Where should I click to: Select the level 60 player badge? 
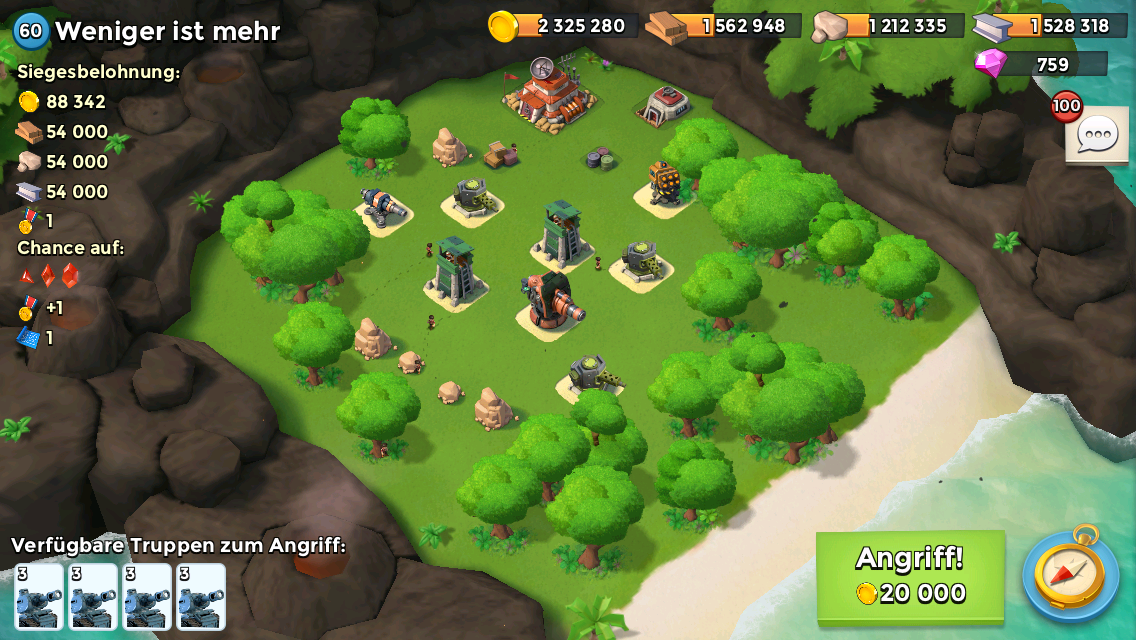pos(31,31)
